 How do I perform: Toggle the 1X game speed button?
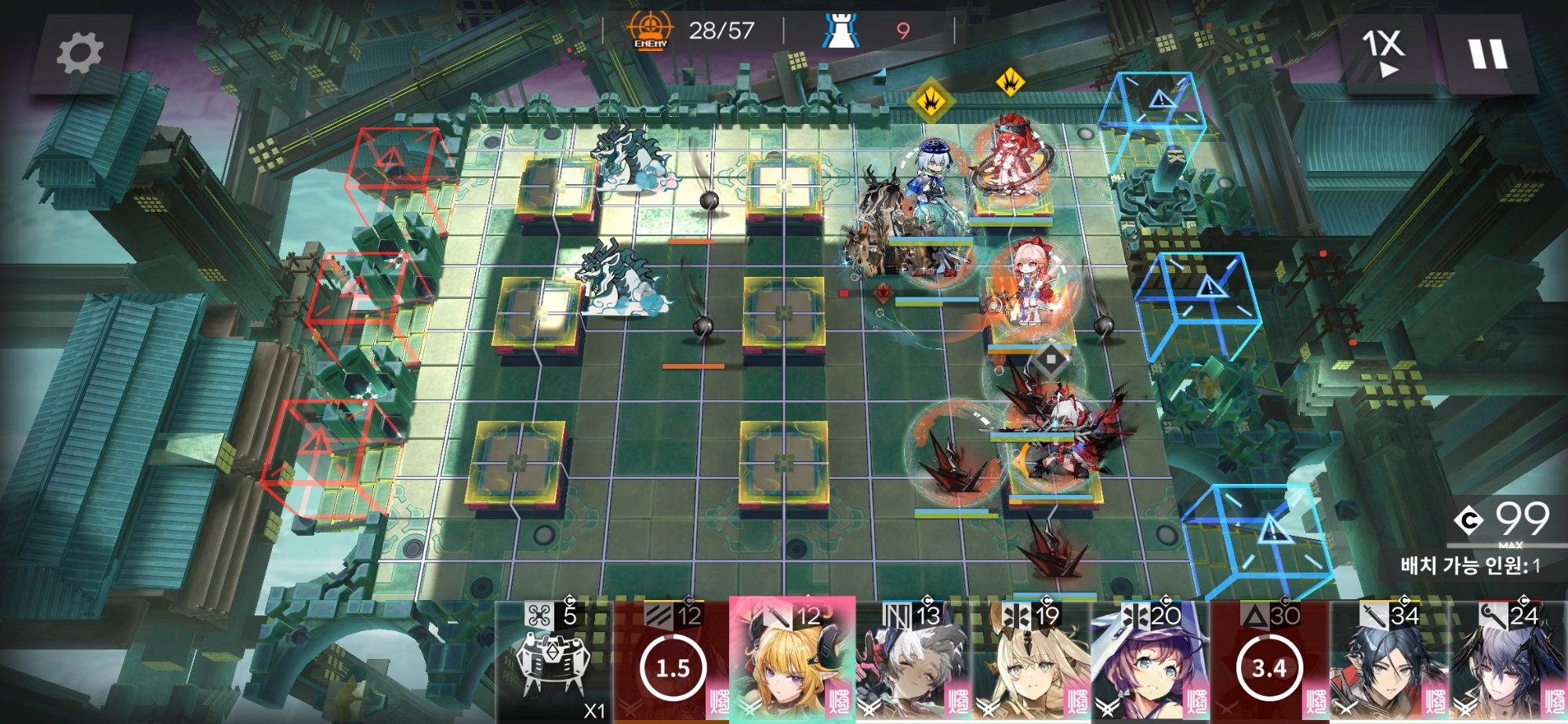tap(1384, 53)
